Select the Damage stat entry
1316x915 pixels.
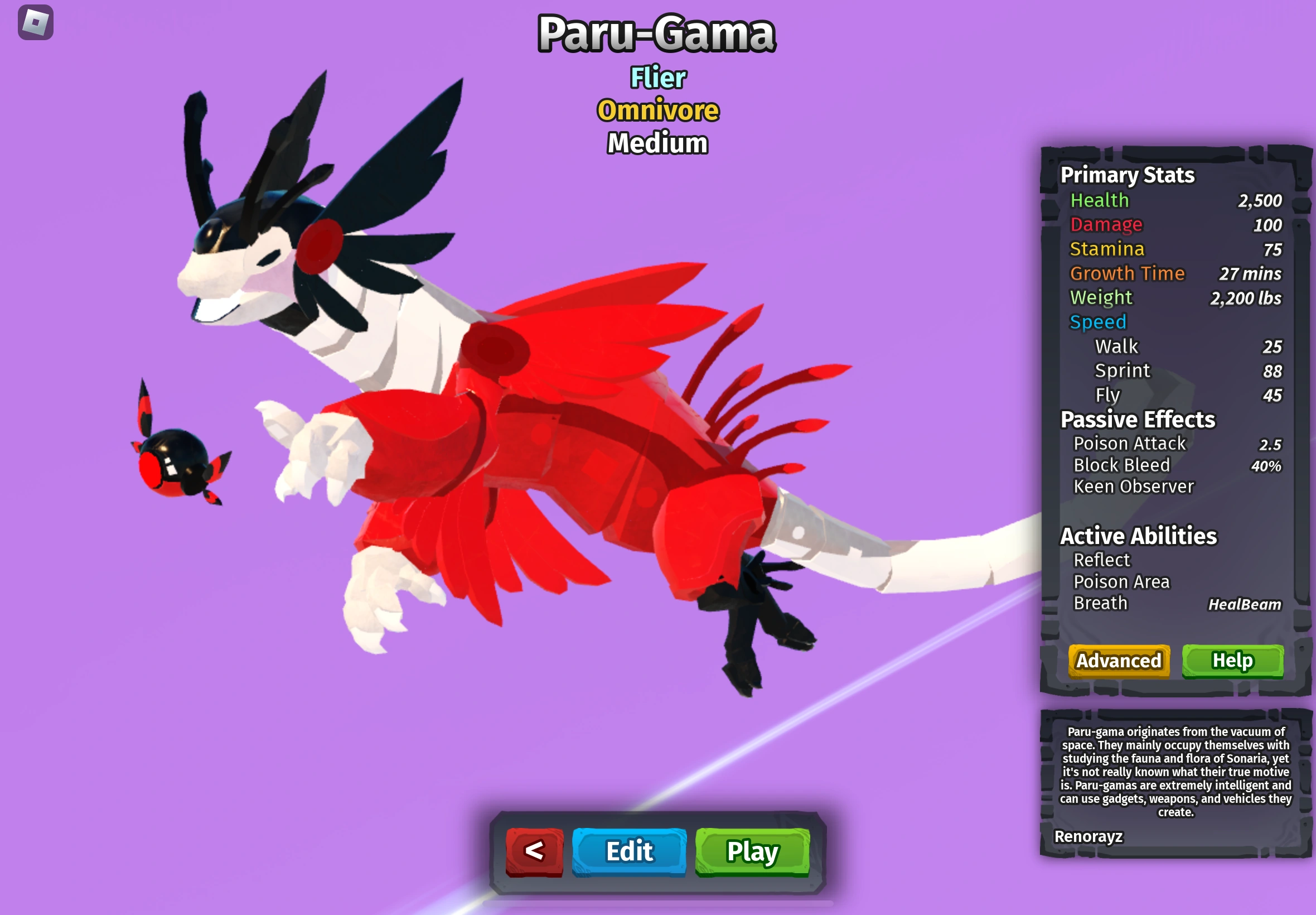[1106, 224]
